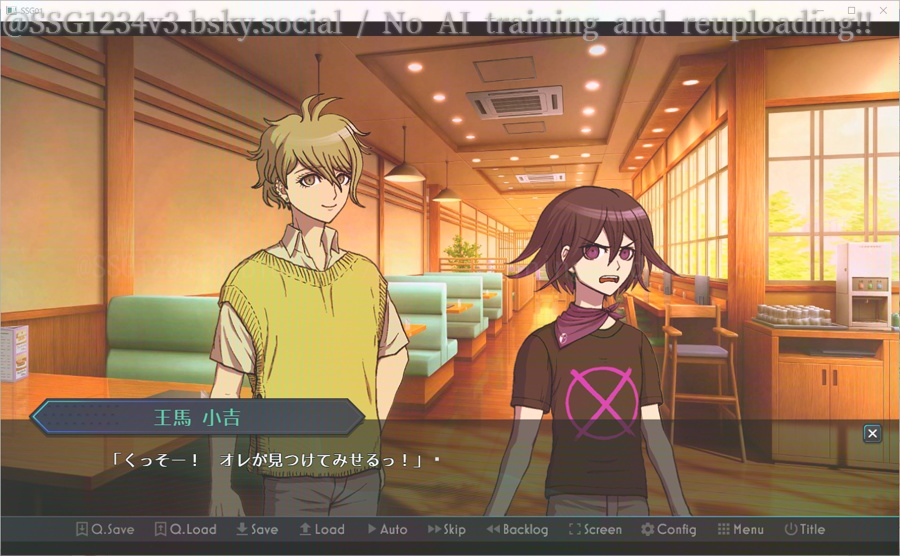Activate Skip mode

(x=447, y=530)
